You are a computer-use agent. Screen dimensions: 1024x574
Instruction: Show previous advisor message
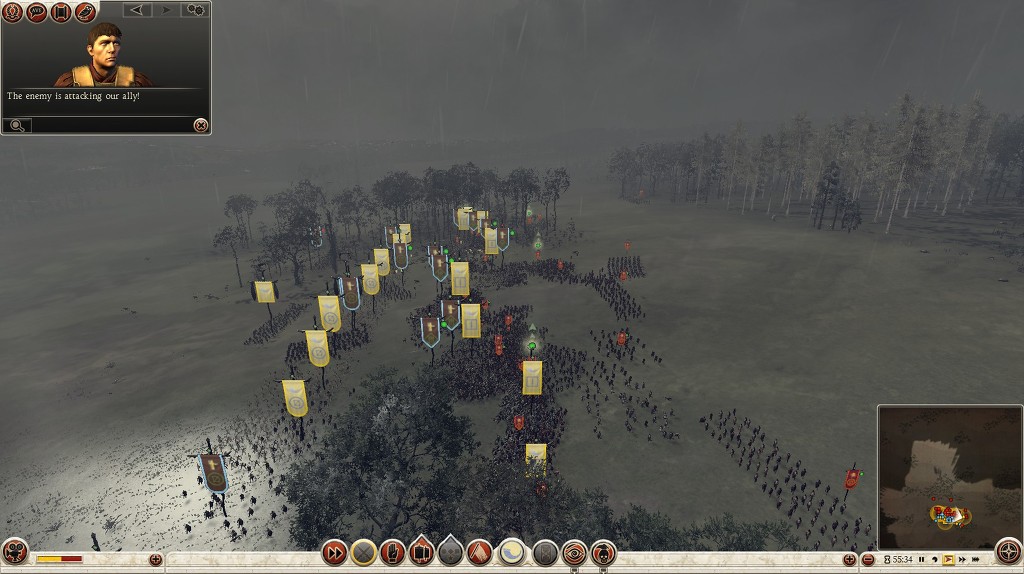point(138,10)
